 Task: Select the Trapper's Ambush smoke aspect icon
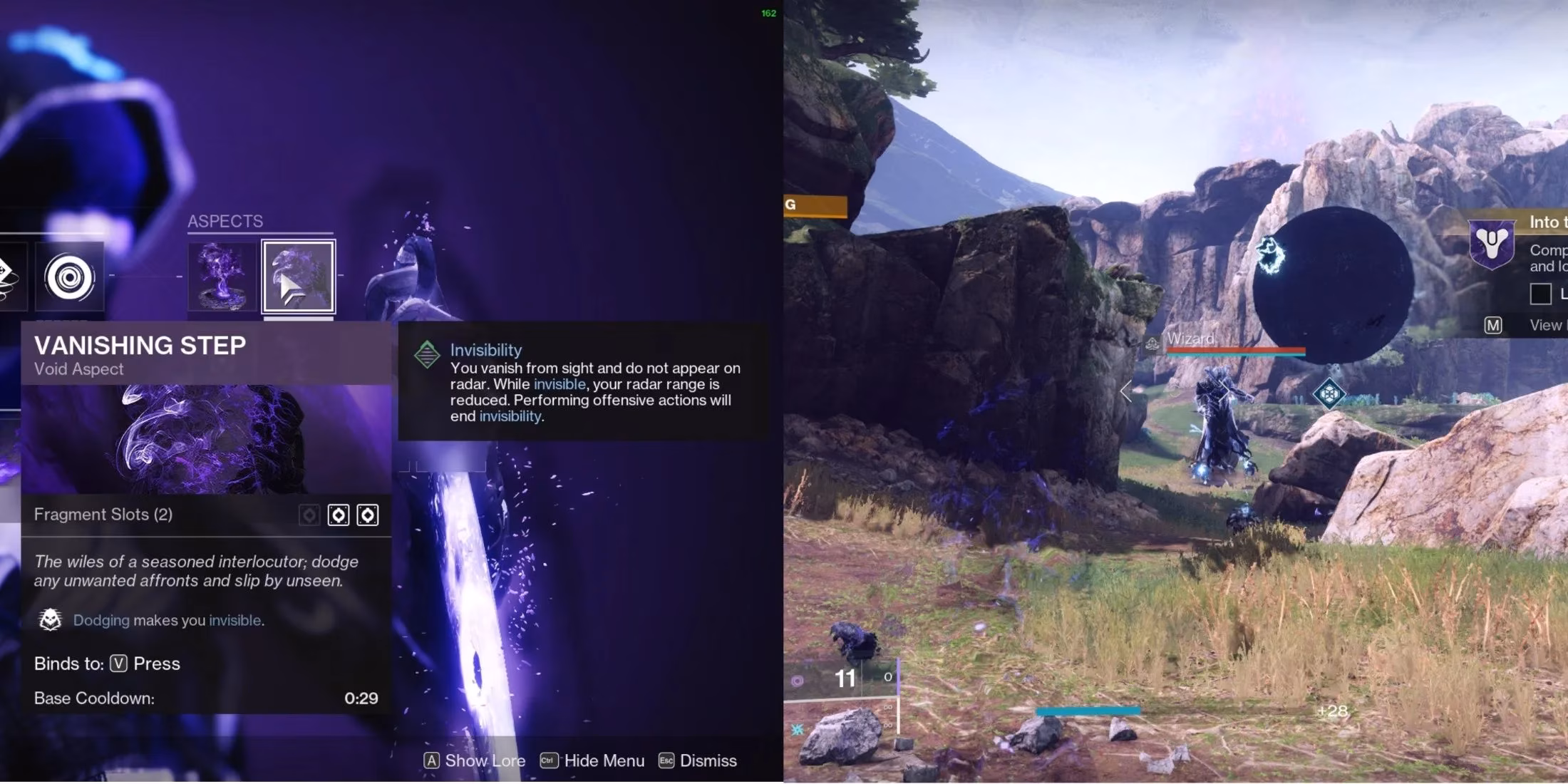(x=222, y=277)
